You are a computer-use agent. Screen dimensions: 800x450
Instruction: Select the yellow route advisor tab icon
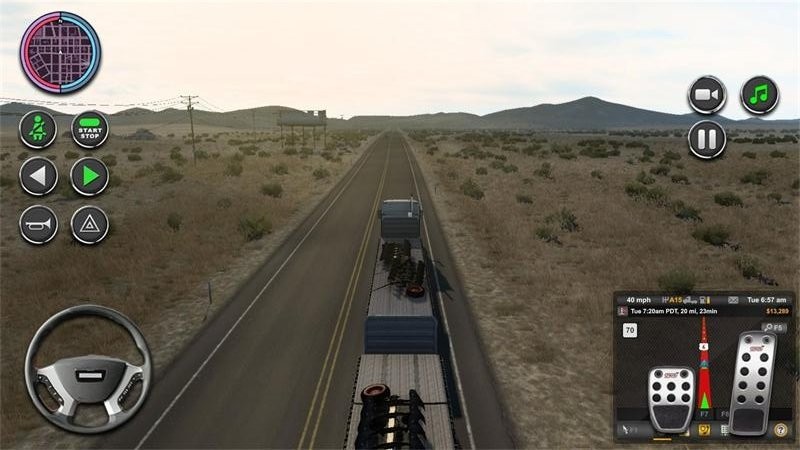coord(706,431)
